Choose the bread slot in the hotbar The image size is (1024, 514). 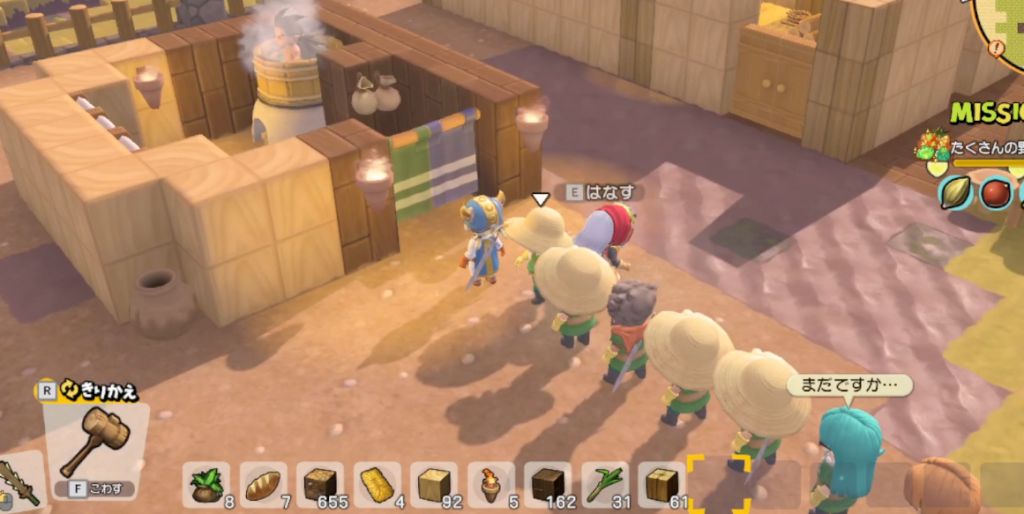pos(263,484)
